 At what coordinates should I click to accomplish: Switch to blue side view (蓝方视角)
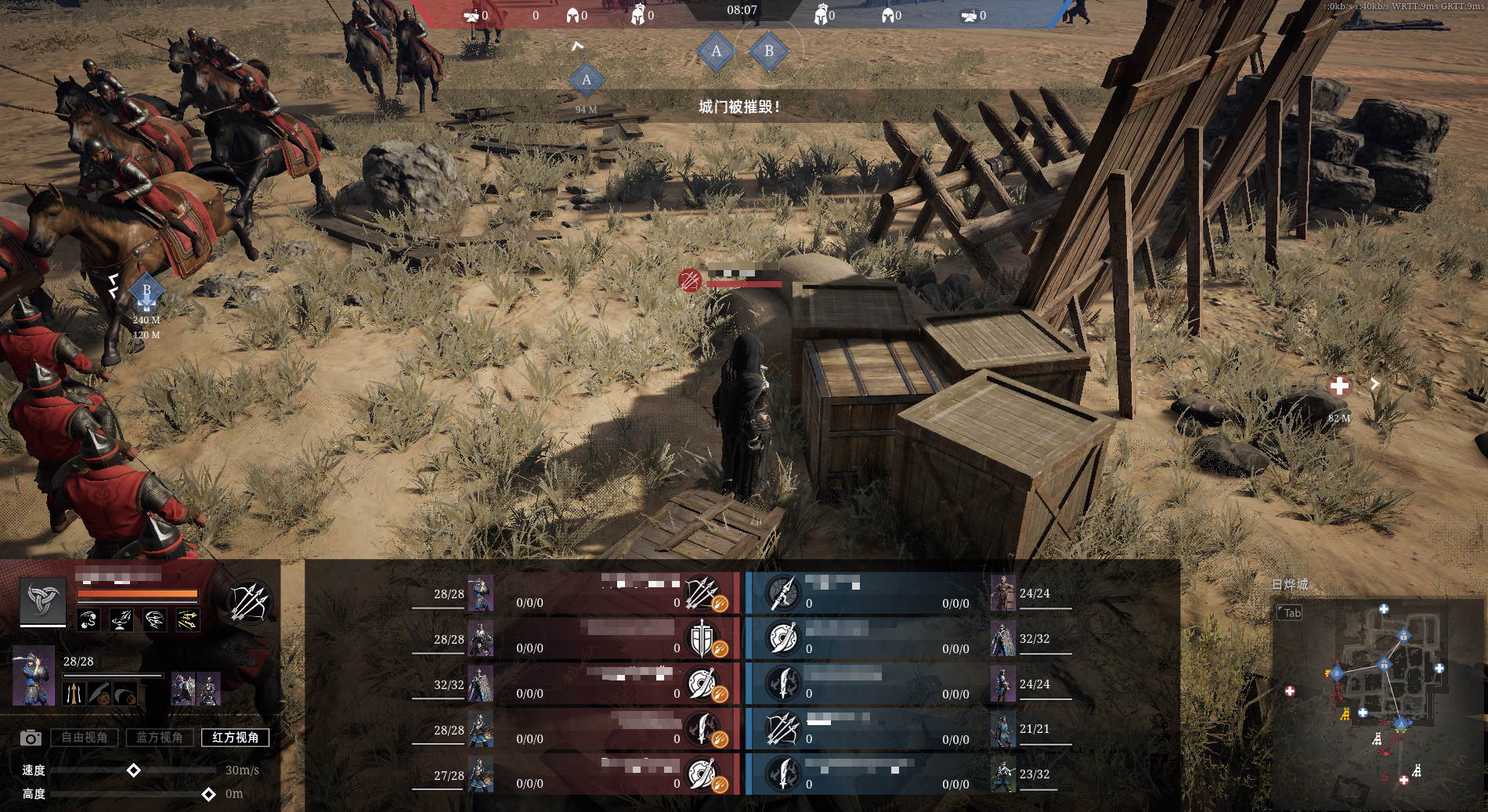point(159,737)
